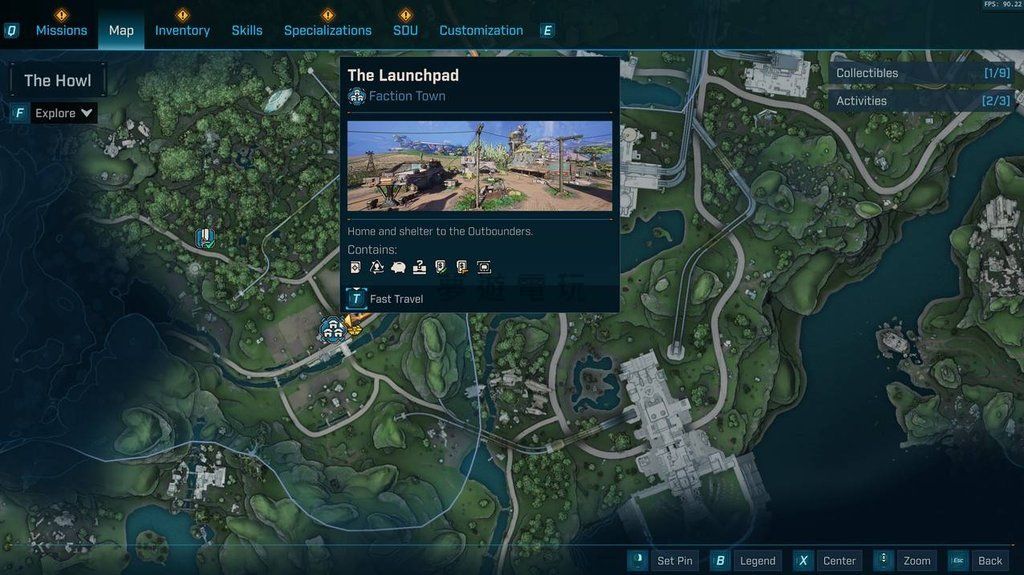Screen dimensions: 1024x575
Task: Open the map Legend
Action: (x=746, y=561)
